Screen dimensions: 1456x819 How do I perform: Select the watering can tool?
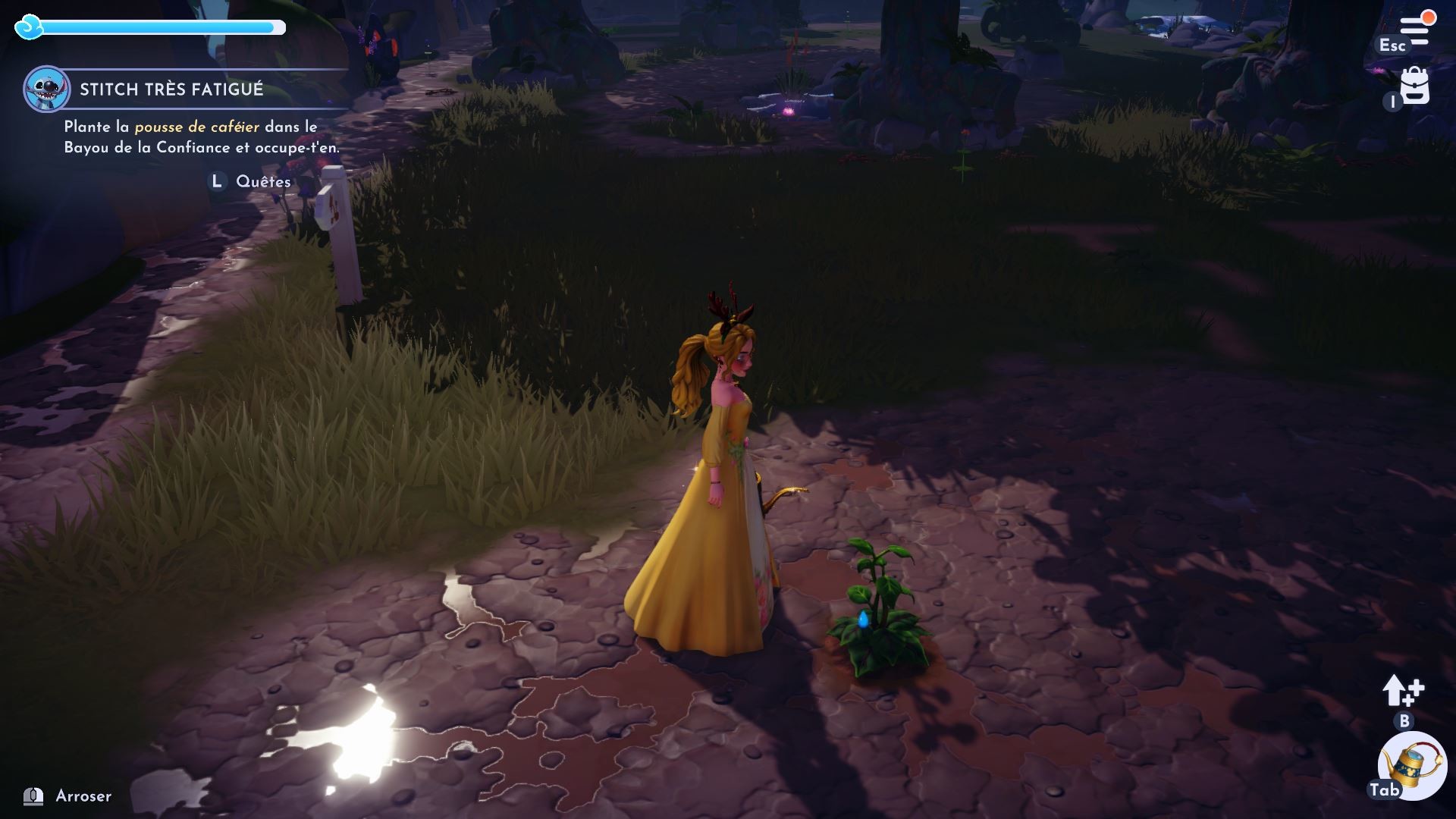(x=1412, y=764)
